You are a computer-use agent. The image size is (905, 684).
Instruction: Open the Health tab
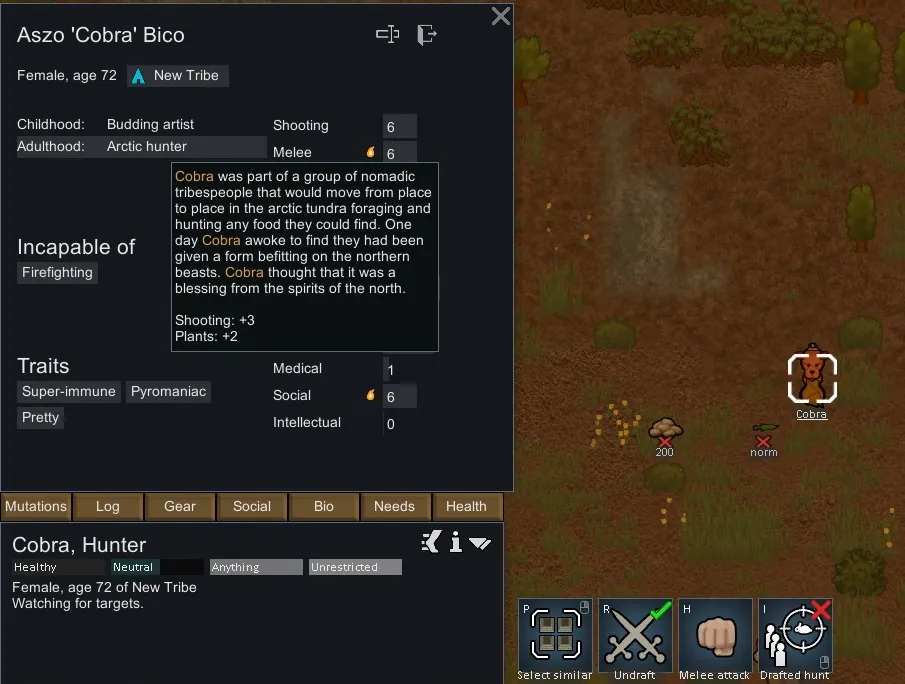tap(466, 506)
